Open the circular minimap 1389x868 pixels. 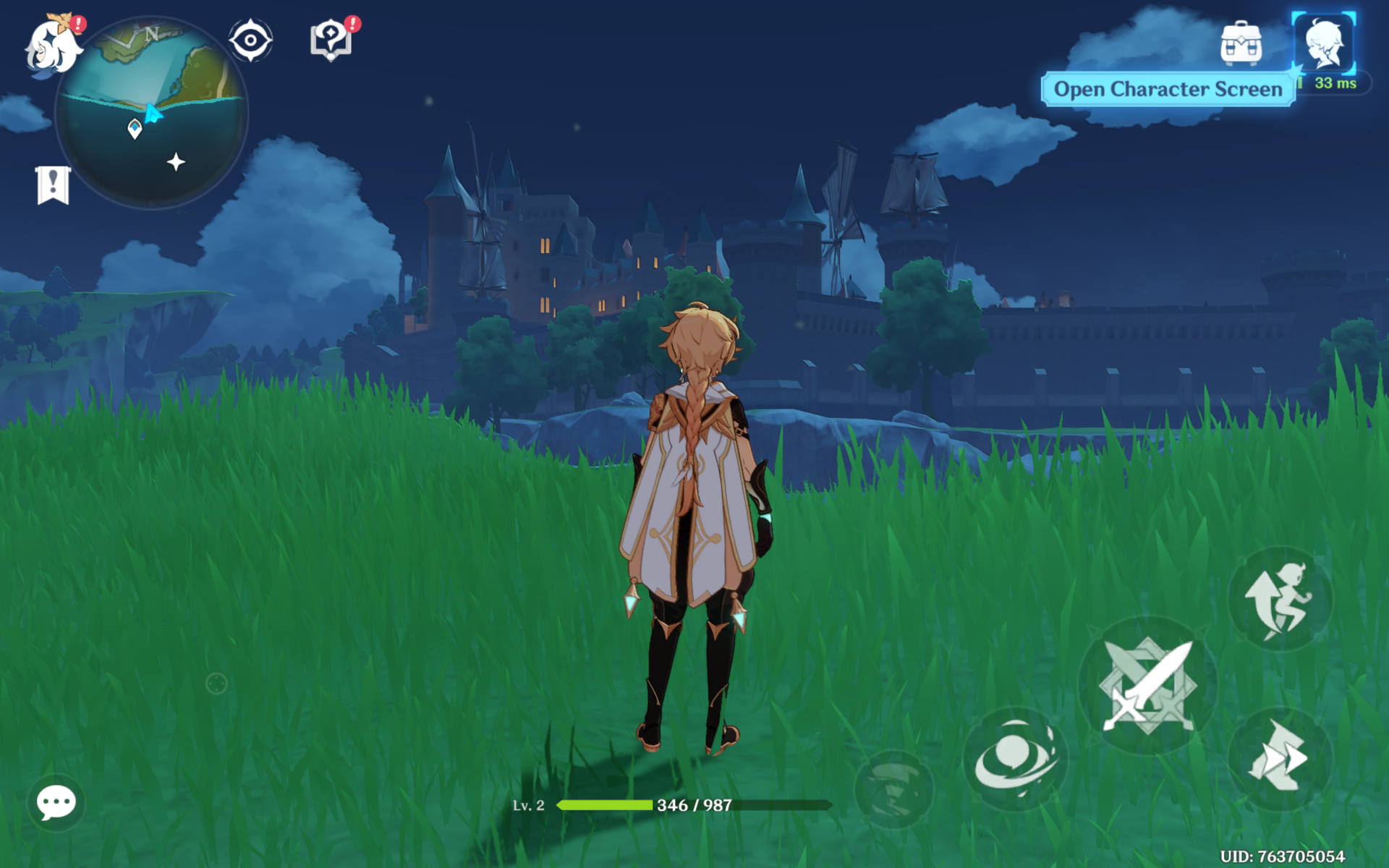click(152, 113)
